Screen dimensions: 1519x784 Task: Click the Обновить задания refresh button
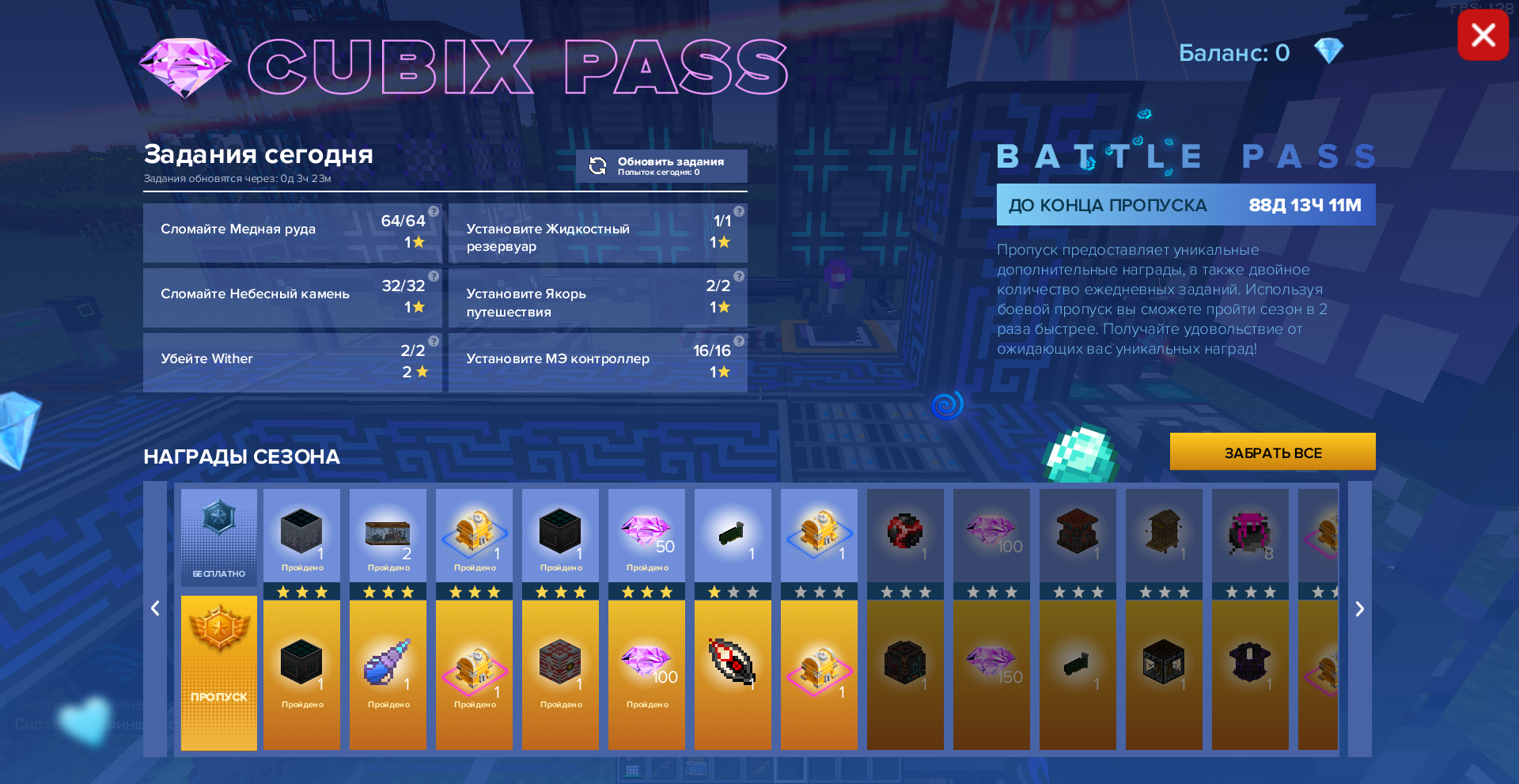point(661,166)
